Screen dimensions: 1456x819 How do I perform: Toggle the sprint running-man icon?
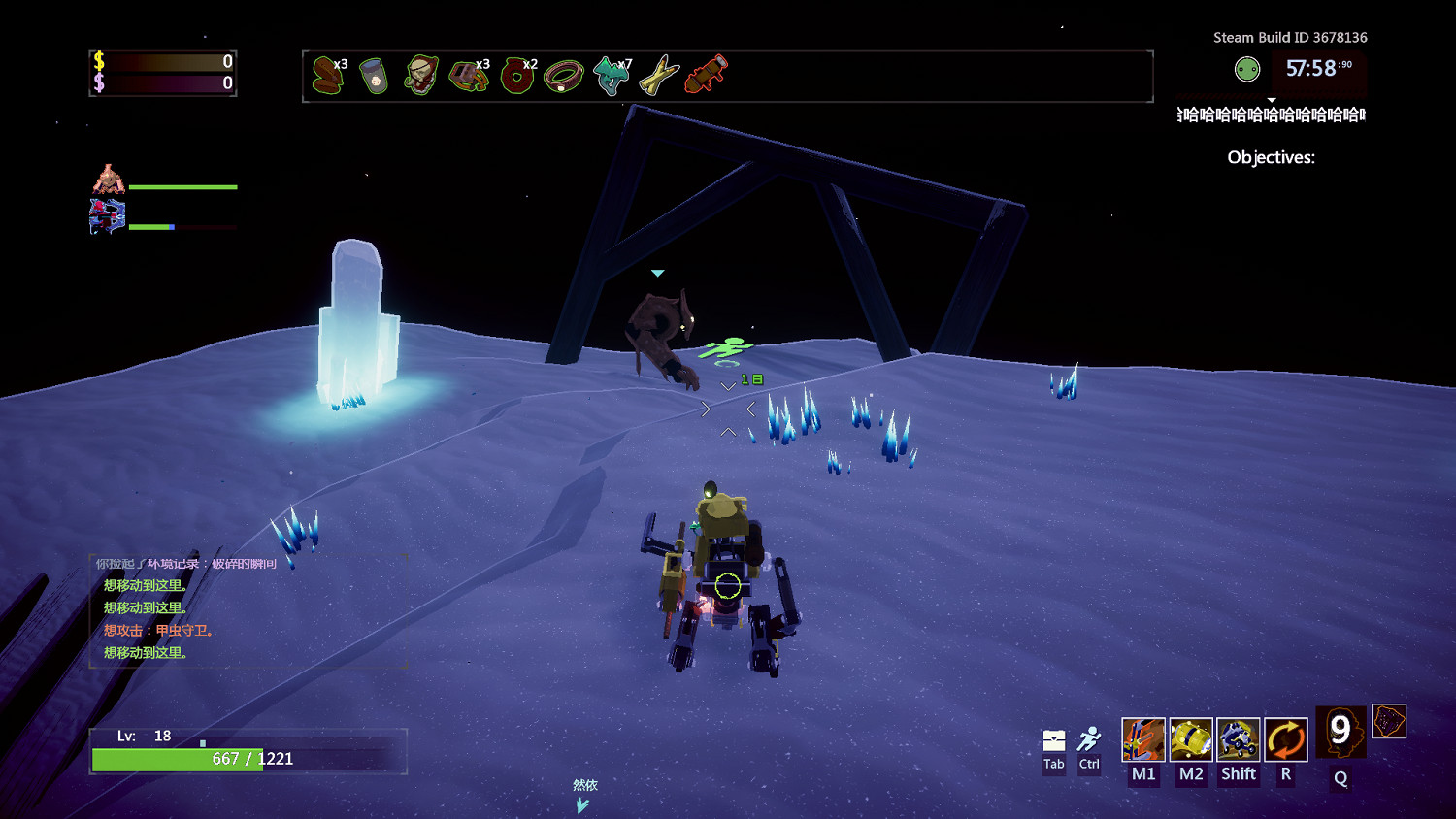tap(1089, 739)
